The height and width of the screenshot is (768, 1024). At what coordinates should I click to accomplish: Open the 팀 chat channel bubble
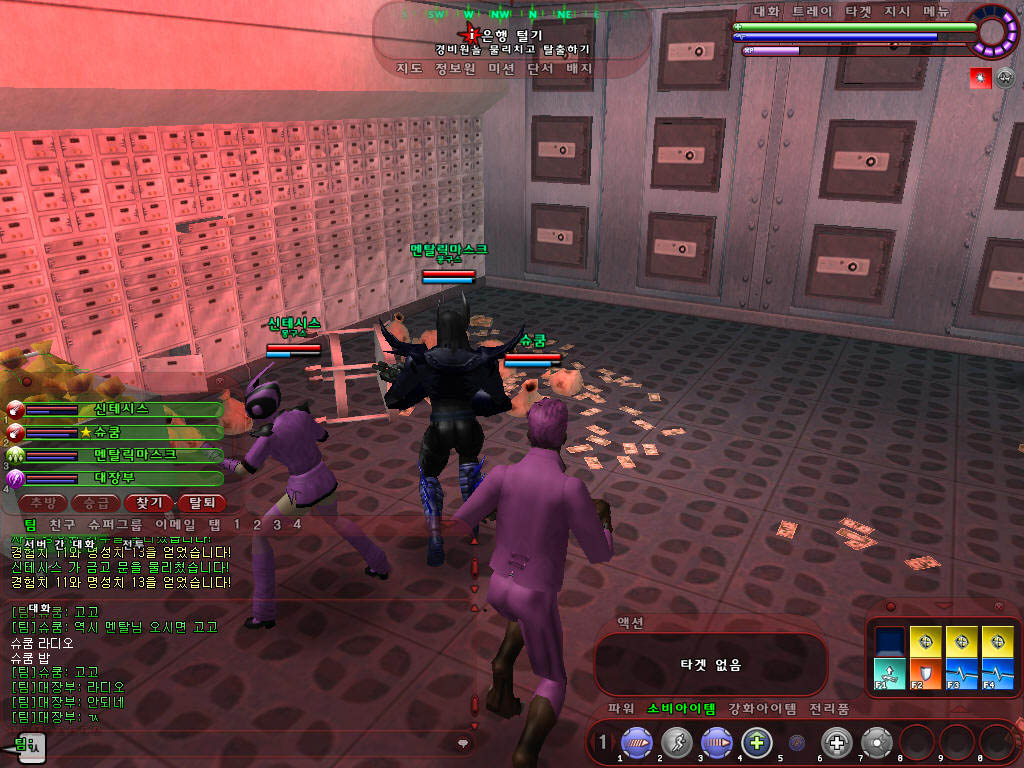pos(30,744)
